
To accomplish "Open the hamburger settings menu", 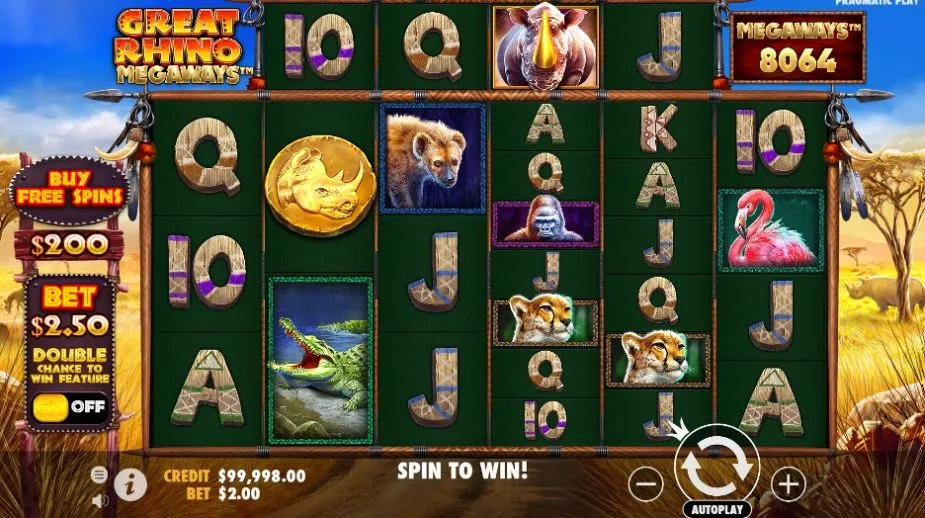I will point(99,474).
